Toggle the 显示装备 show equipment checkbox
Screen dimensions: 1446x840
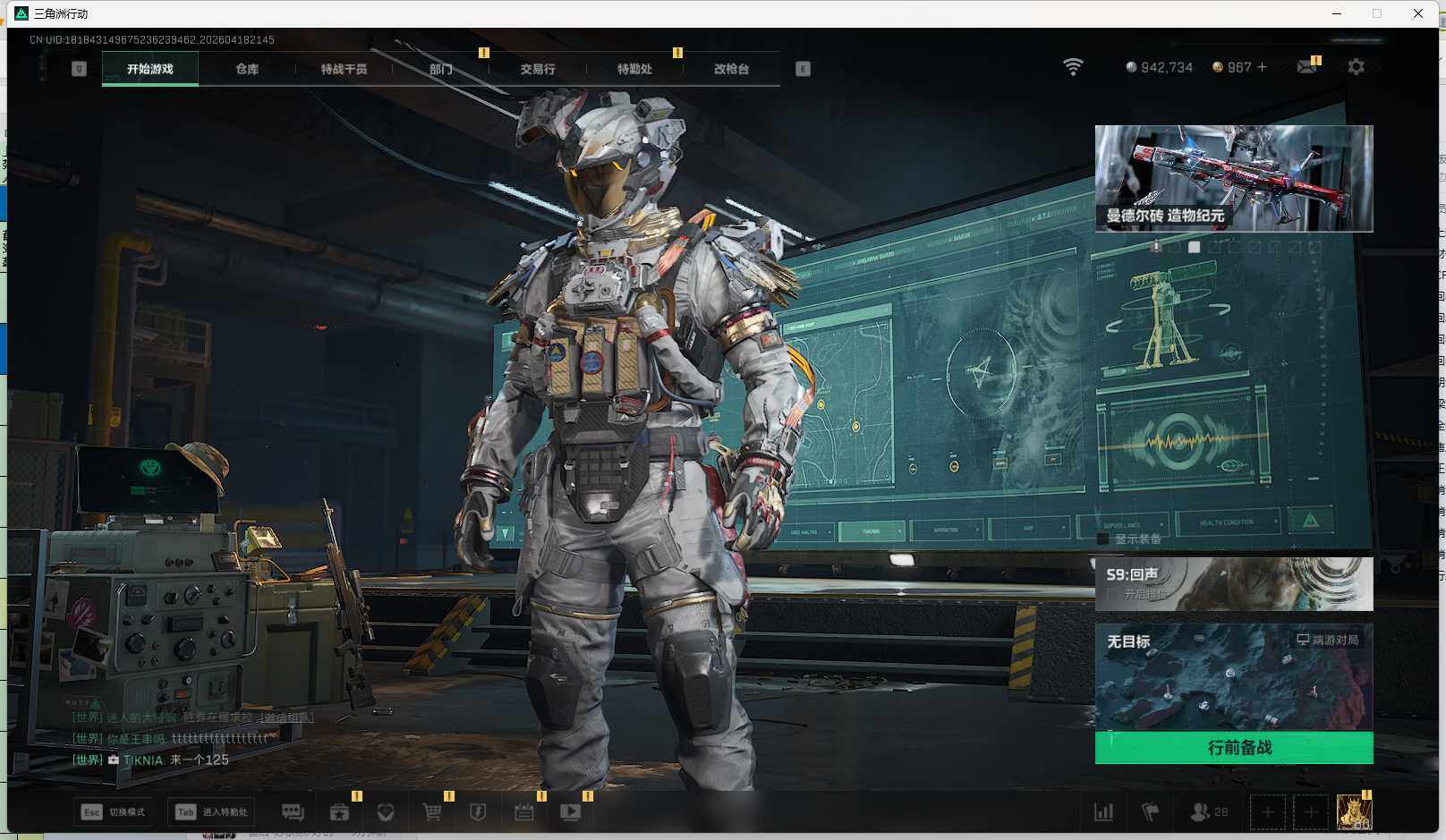[1103, 539]
